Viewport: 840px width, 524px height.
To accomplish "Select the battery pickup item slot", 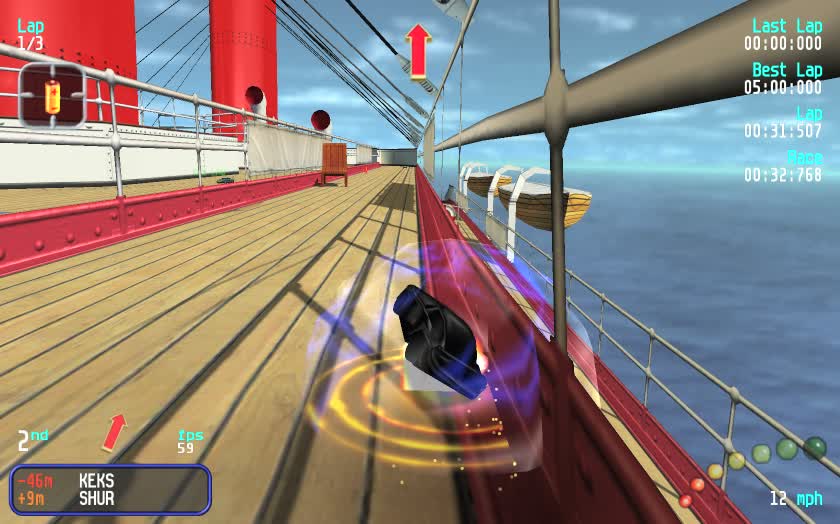I will tap(52, 96).
